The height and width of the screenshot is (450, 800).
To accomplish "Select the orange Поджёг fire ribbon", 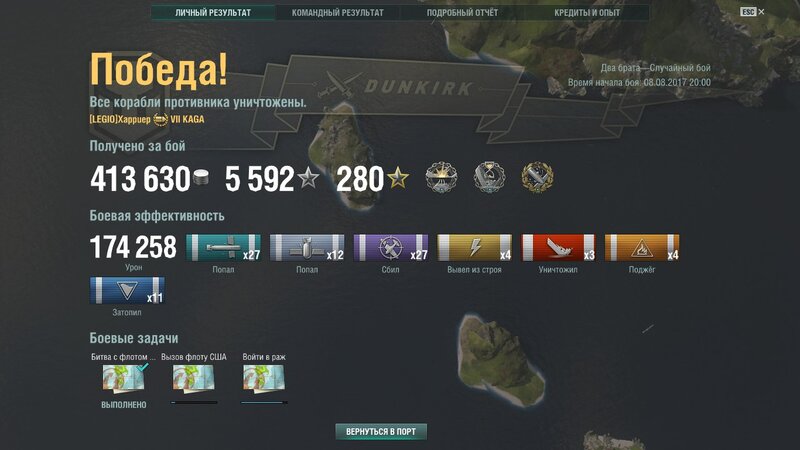I will point(642,248).
